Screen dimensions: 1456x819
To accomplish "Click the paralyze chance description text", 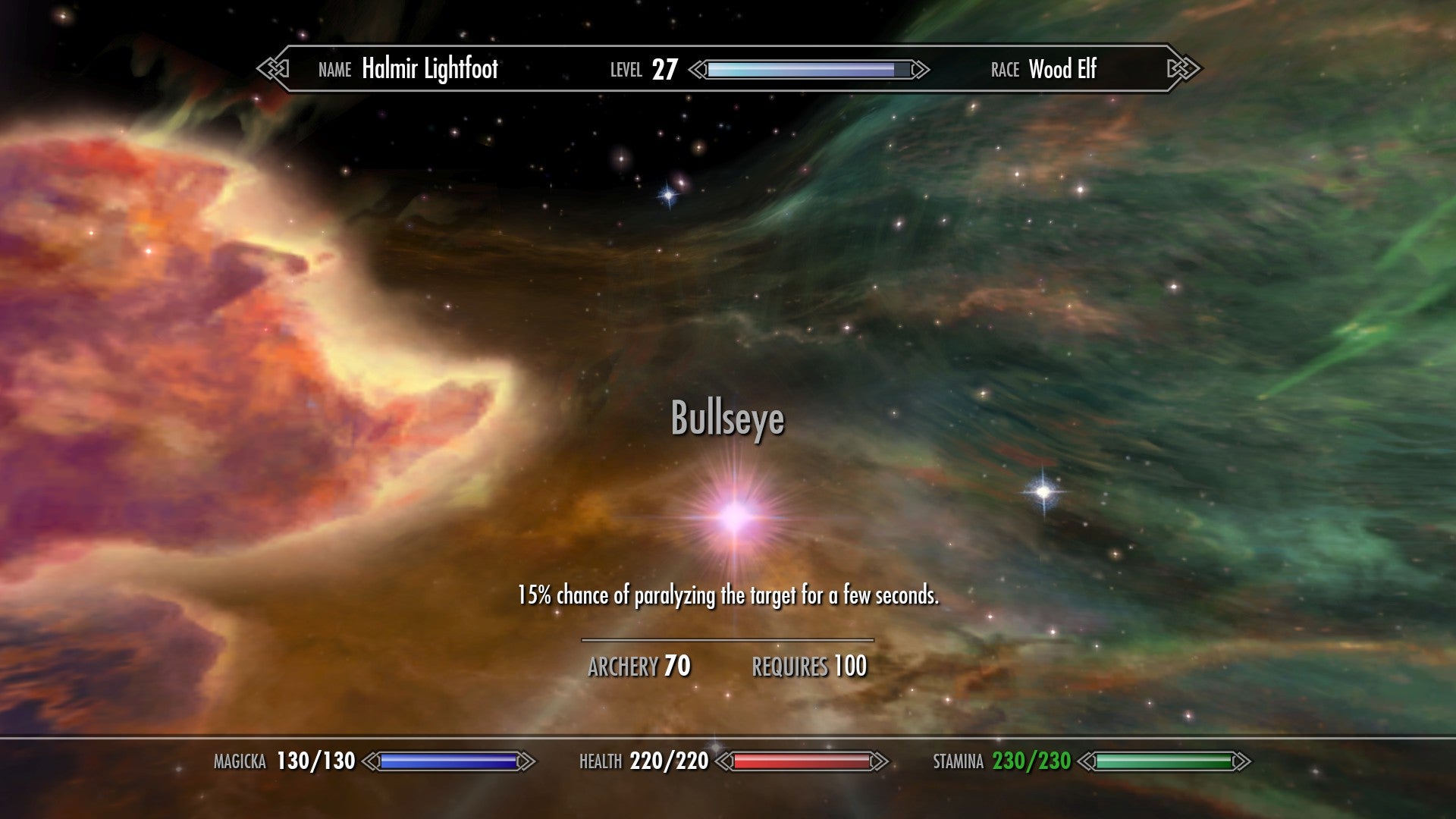I will pos(728,595).
